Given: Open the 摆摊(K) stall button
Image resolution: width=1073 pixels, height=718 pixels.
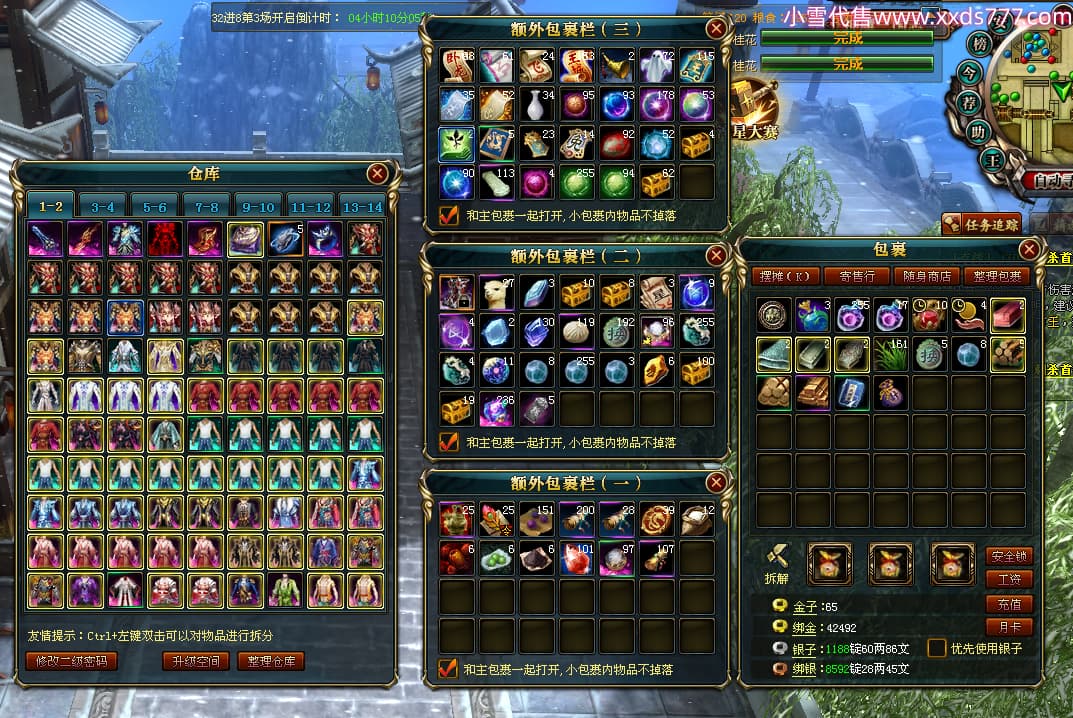Looking at the screenshot, I should 786,276.
